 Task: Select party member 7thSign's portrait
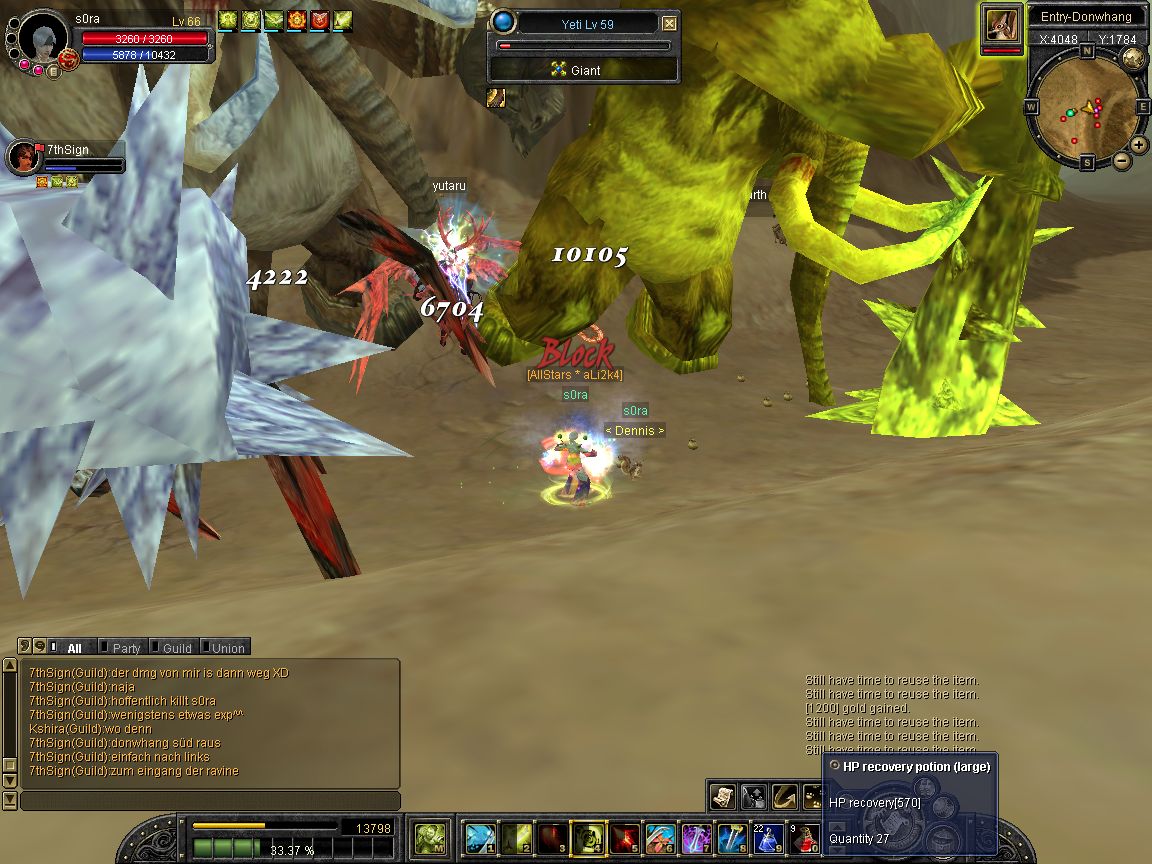point(22,157)
